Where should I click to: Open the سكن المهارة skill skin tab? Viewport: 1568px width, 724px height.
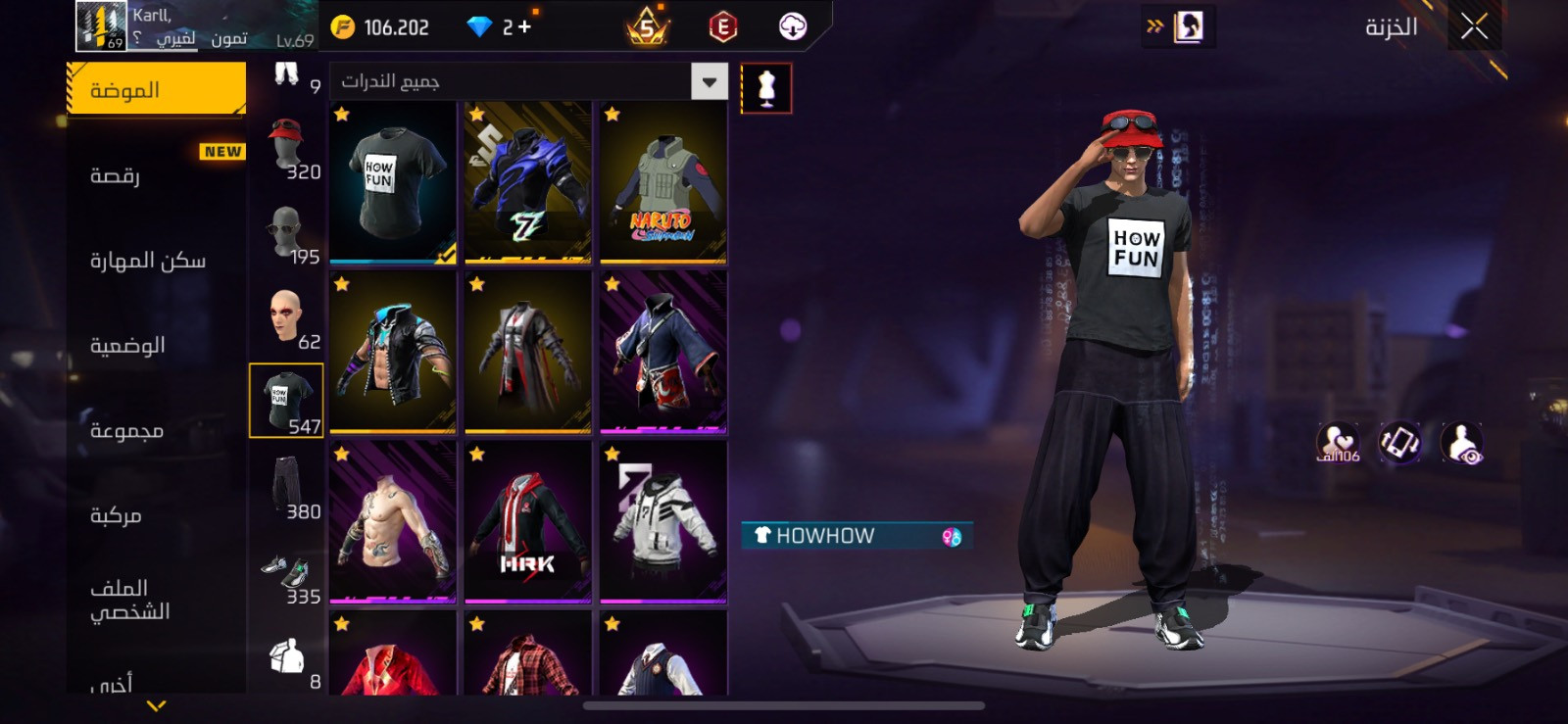point(157,261)
